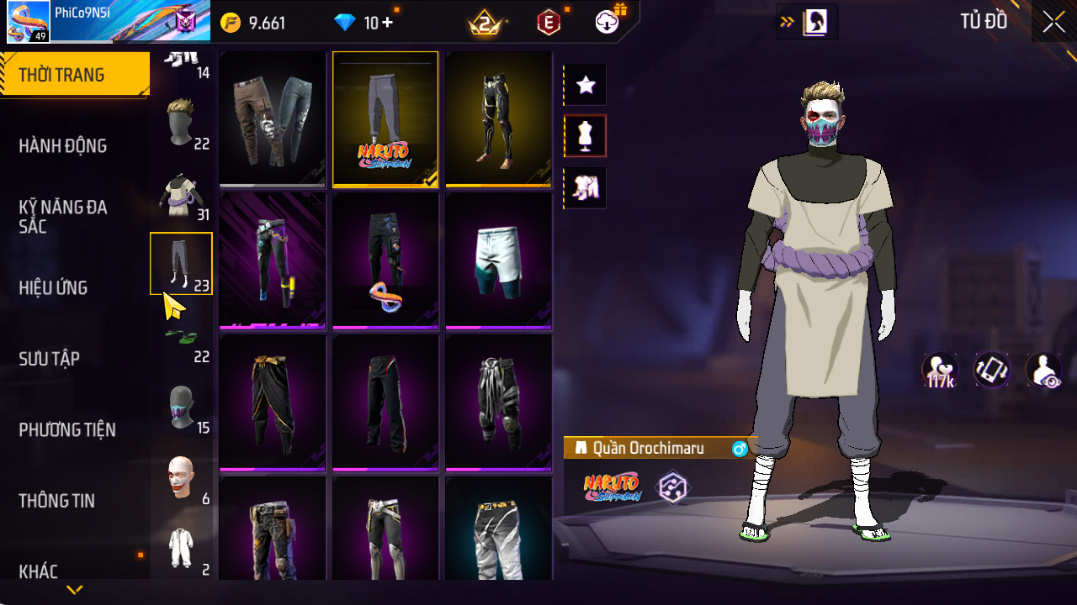Open the top clothing subcategory with 31 items
This screenshot has width=1077, height=605.
pos(181,197)
